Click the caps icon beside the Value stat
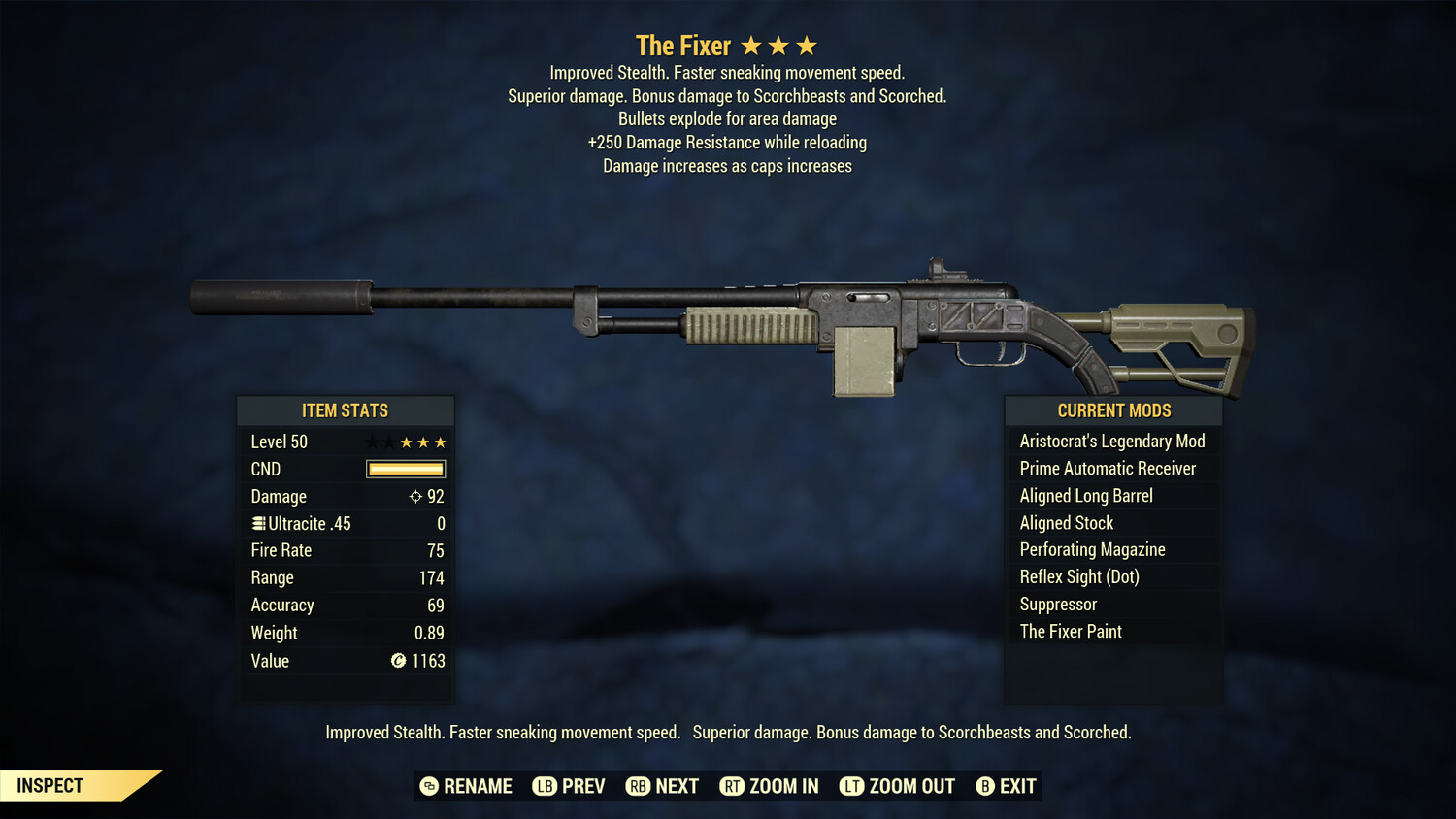 click(397, 661)
